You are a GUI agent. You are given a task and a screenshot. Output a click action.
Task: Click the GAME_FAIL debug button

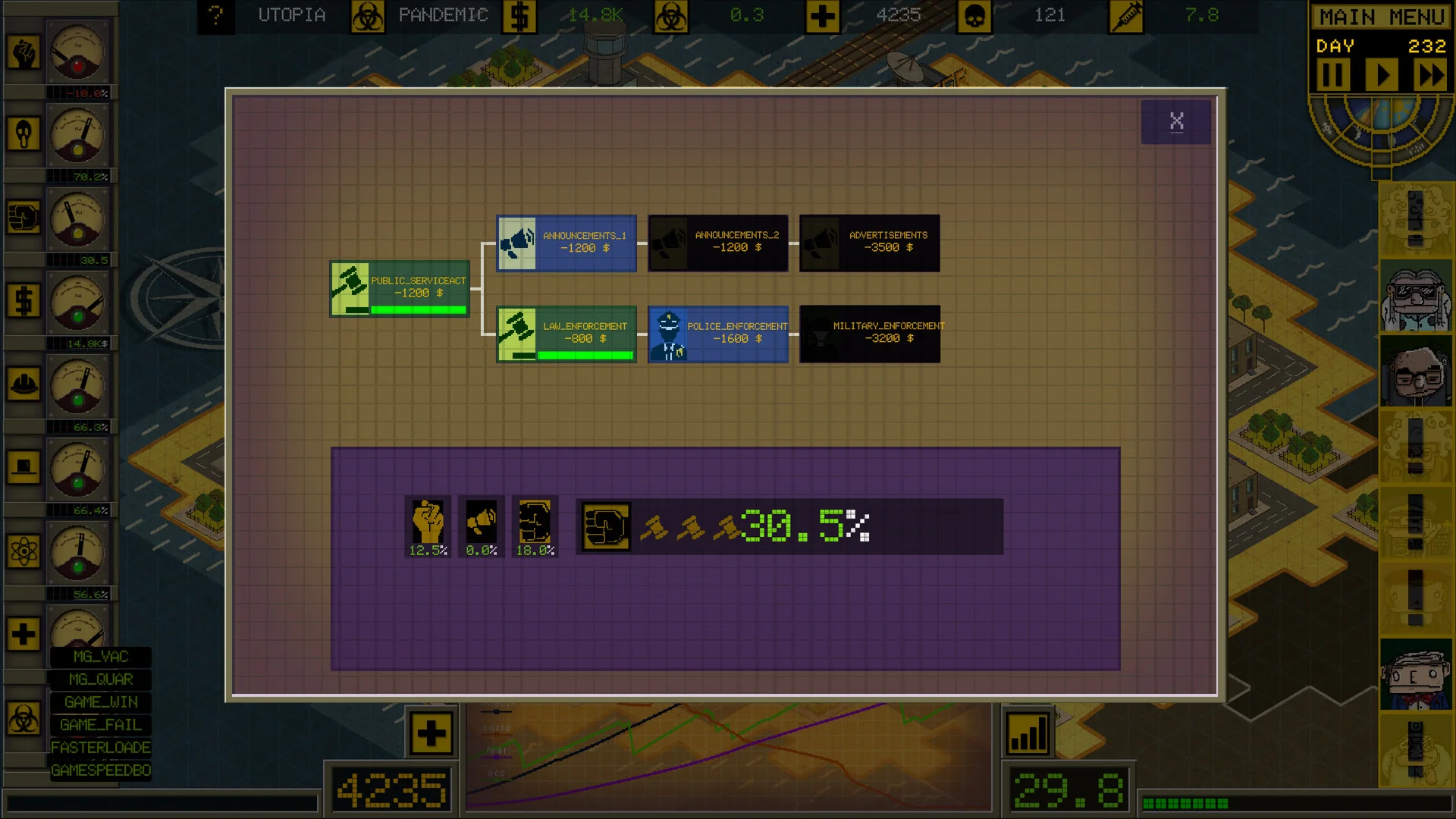101,725
